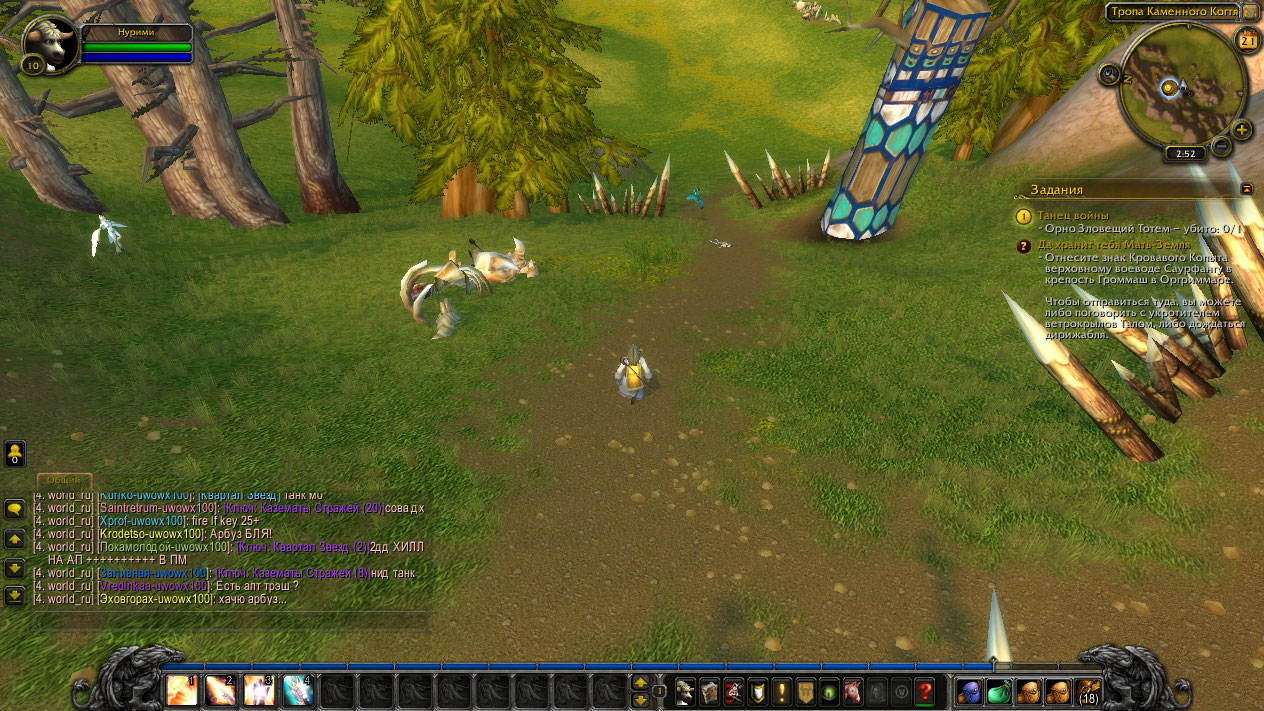Open the calendar button showing 21
Screen dimensions: 1264x711
(1247, 40)
